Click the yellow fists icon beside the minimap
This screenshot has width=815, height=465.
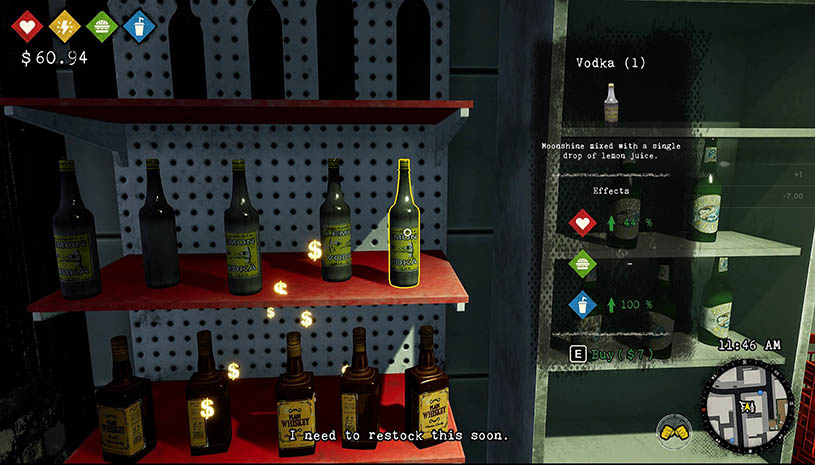pos(675,432)
